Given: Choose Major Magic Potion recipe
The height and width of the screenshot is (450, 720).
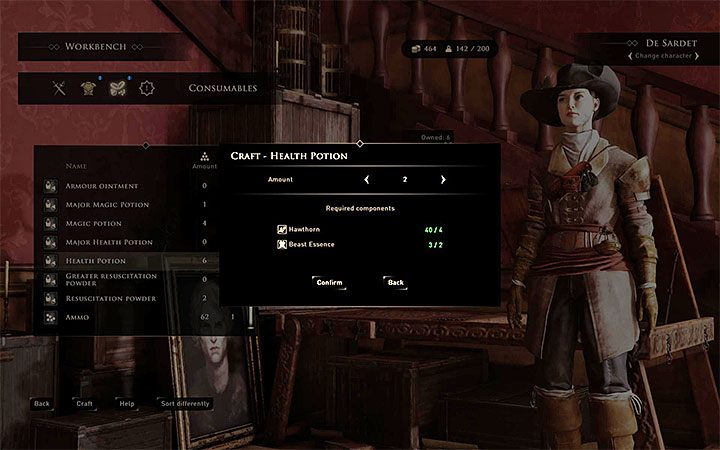Looking at the screenshot, I should pos(108,205).
